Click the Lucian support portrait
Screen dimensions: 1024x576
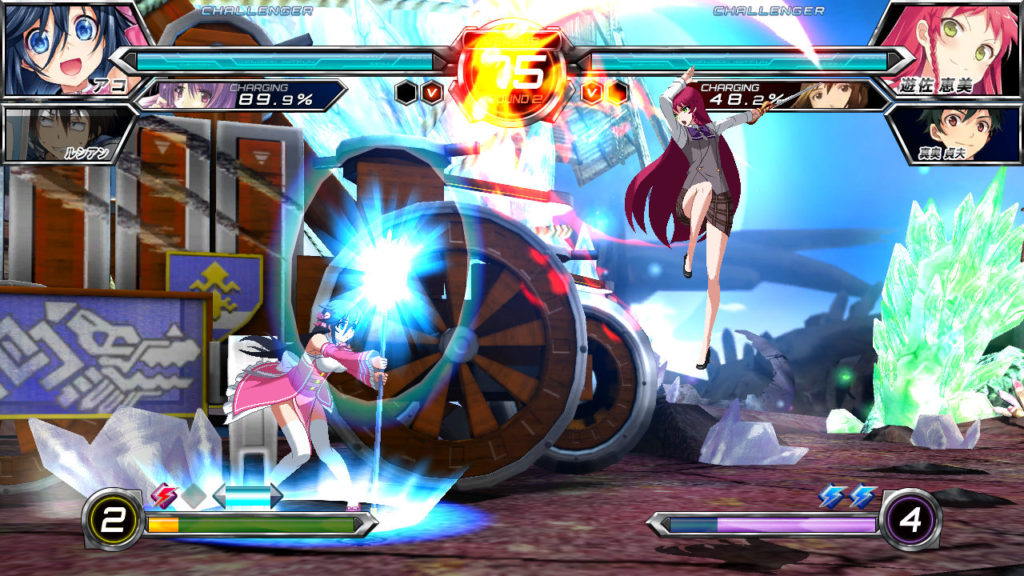(x=60, y=133)
